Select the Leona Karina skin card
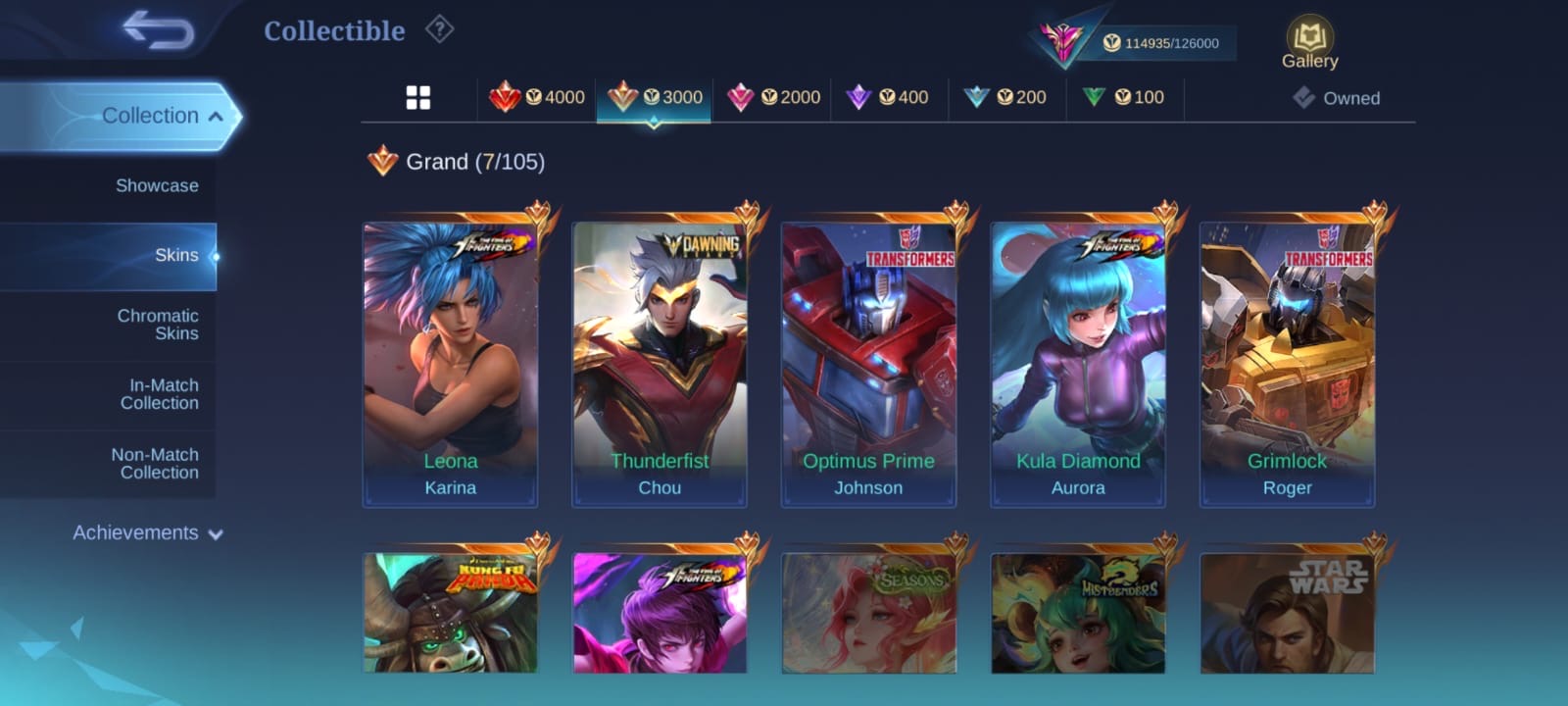The image size is (1568, 706). pyautogui.click(x=451, y=363)
